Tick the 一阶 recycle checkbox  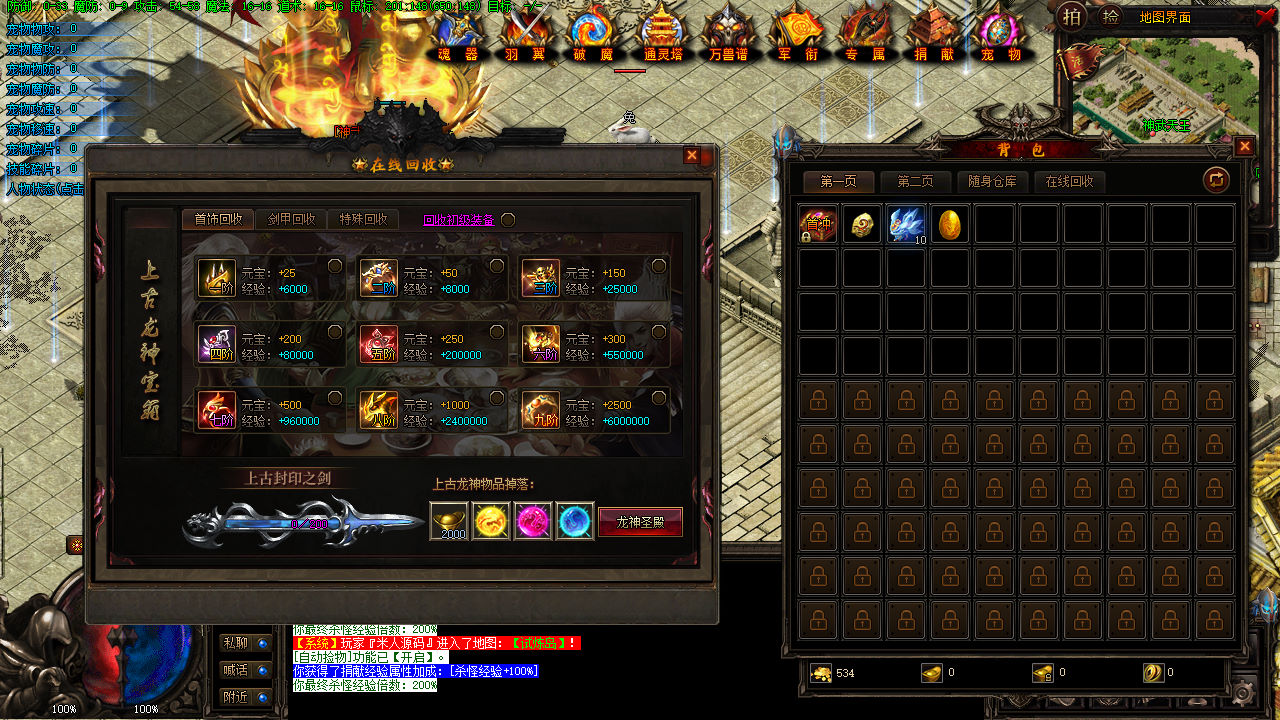(335, 266)
